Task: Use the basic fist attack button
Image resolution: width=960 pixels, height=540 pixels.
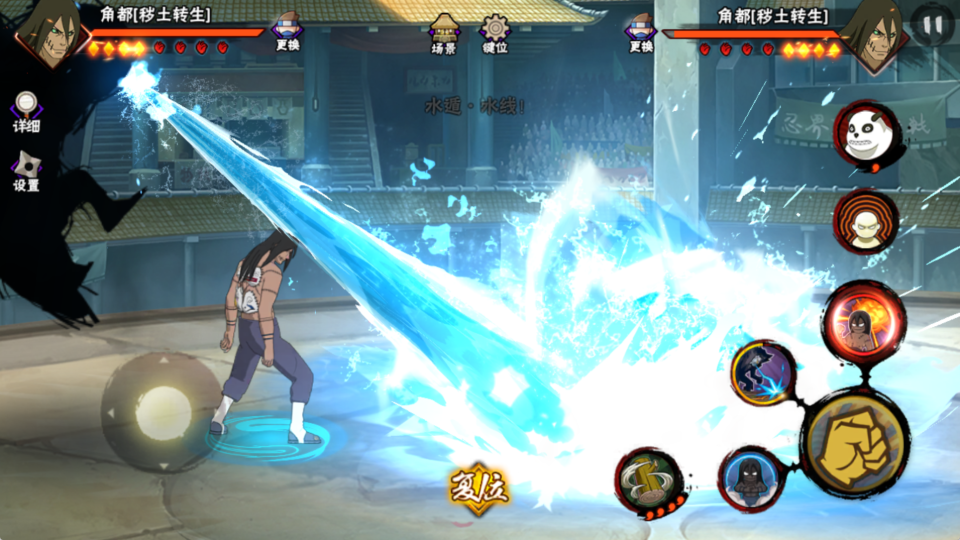Action: [855, 442]
